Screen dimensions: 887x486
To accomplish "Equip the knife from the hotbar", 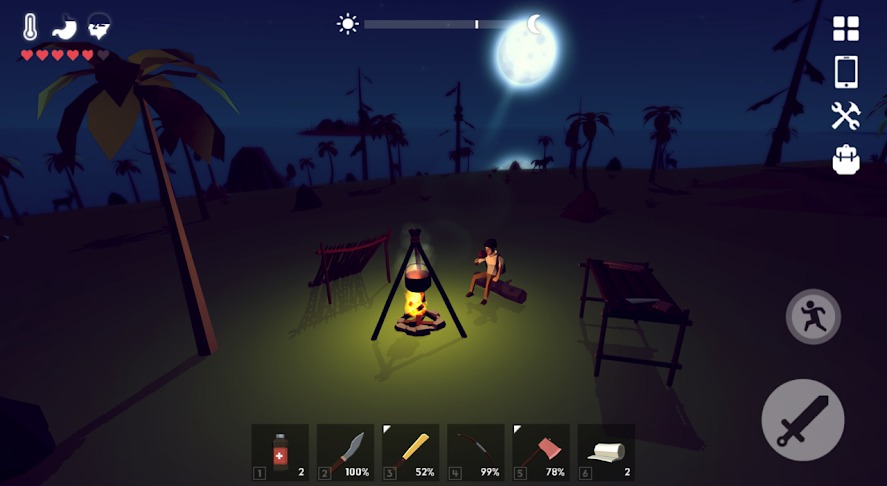I will tap(345, 452).
